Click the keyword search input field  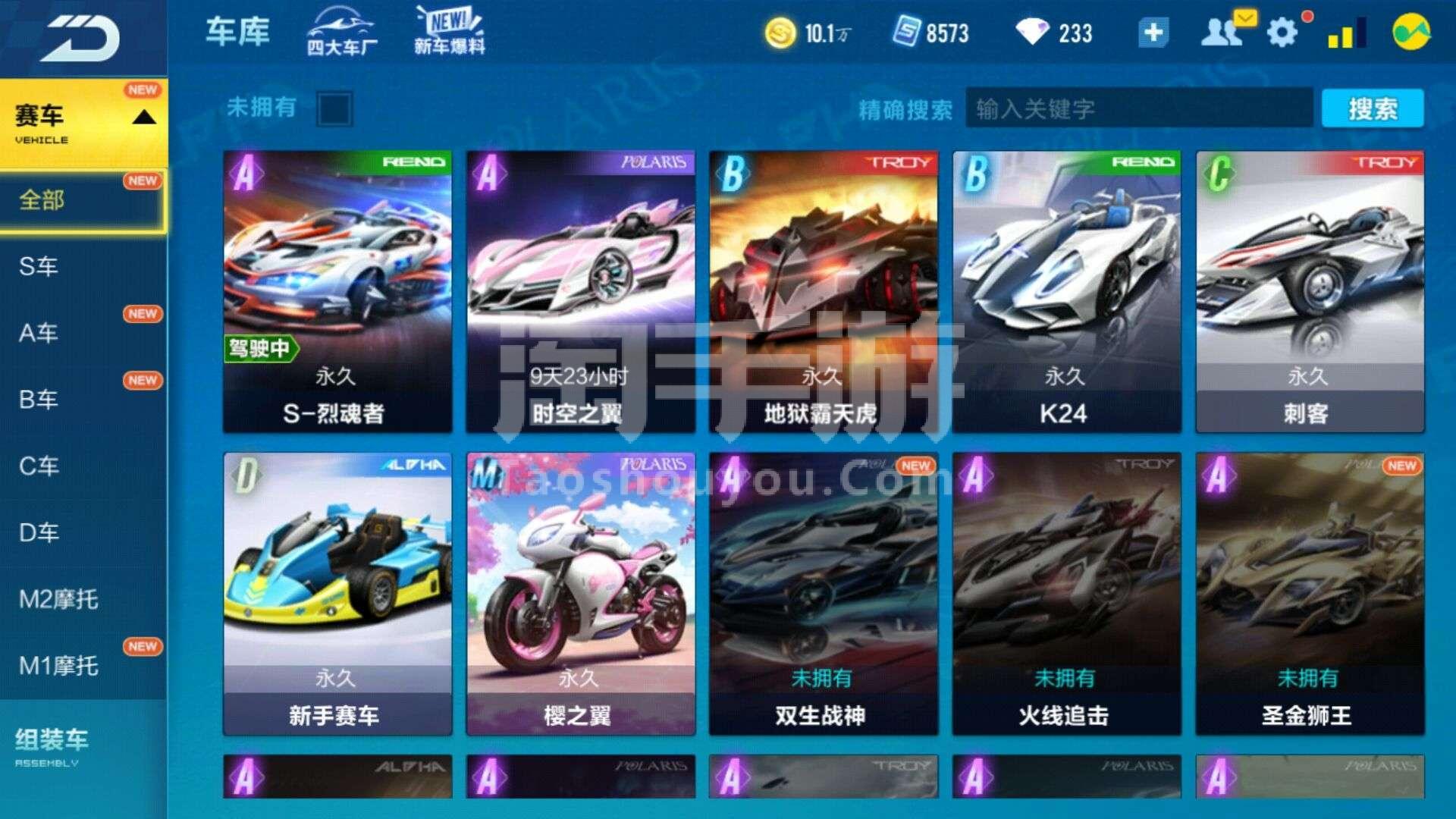pos(1137,109)
